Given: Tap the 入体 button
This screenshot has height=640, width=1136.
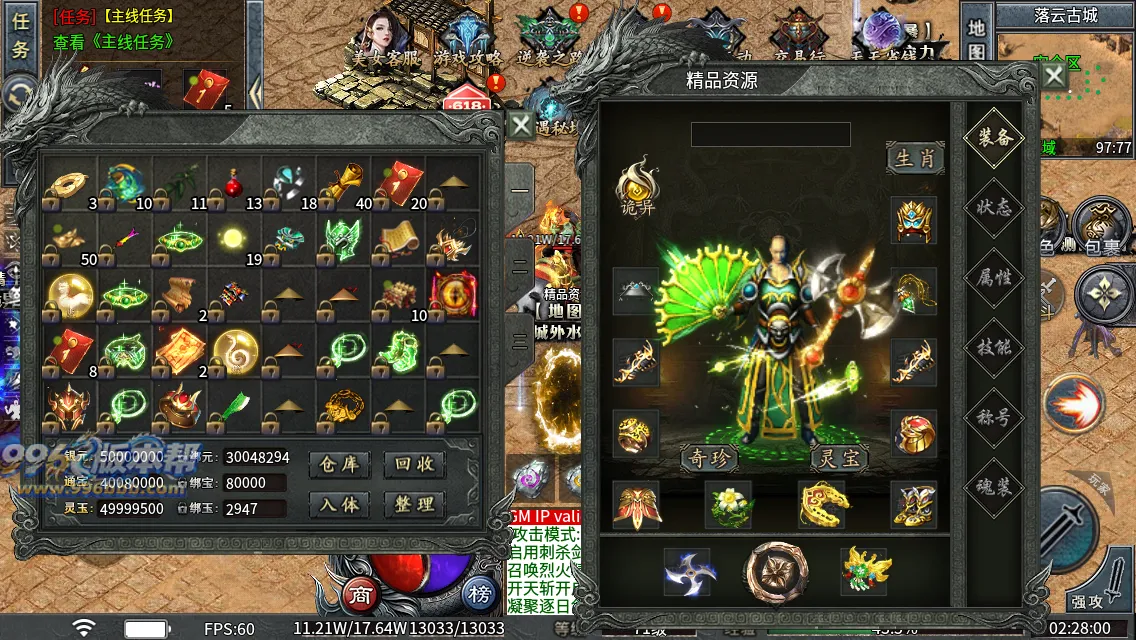Looking at the screenshot, I should (x=340, y=504).
